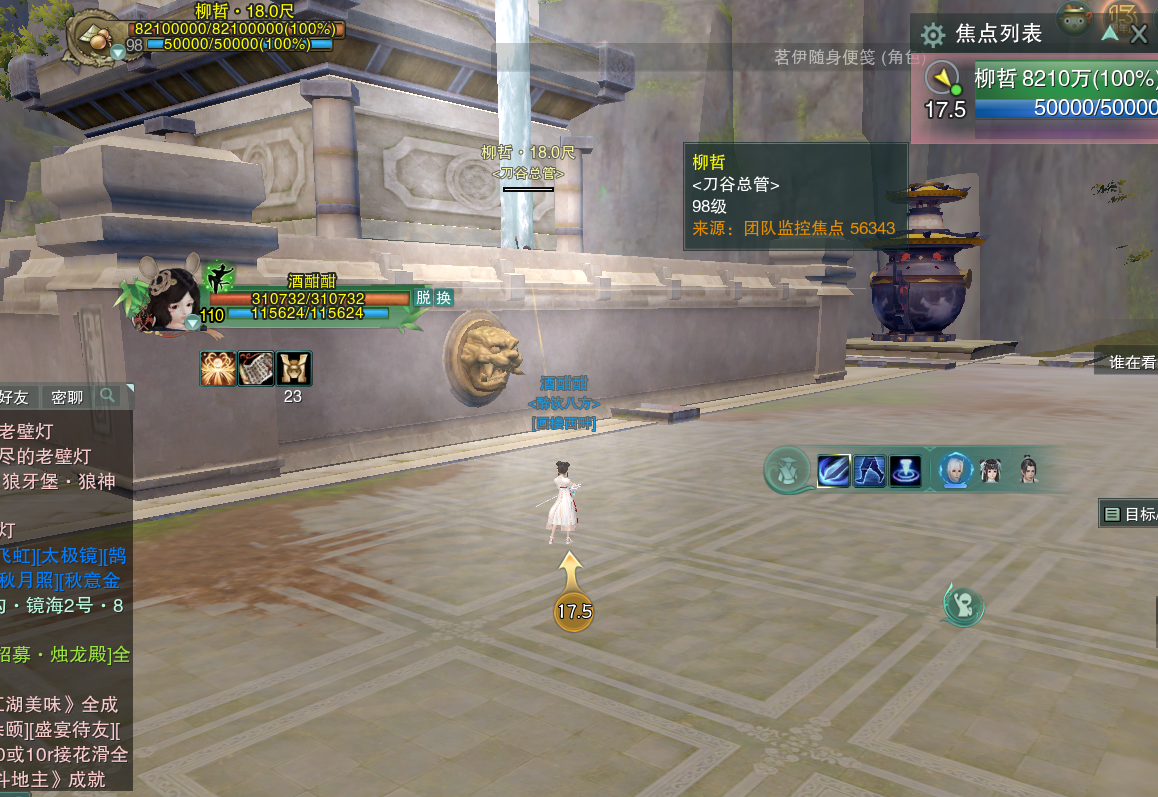The image size is (1158, 797).
Task: Open the target portrait dropdown arrow
Action: click(x=118, y=51)
